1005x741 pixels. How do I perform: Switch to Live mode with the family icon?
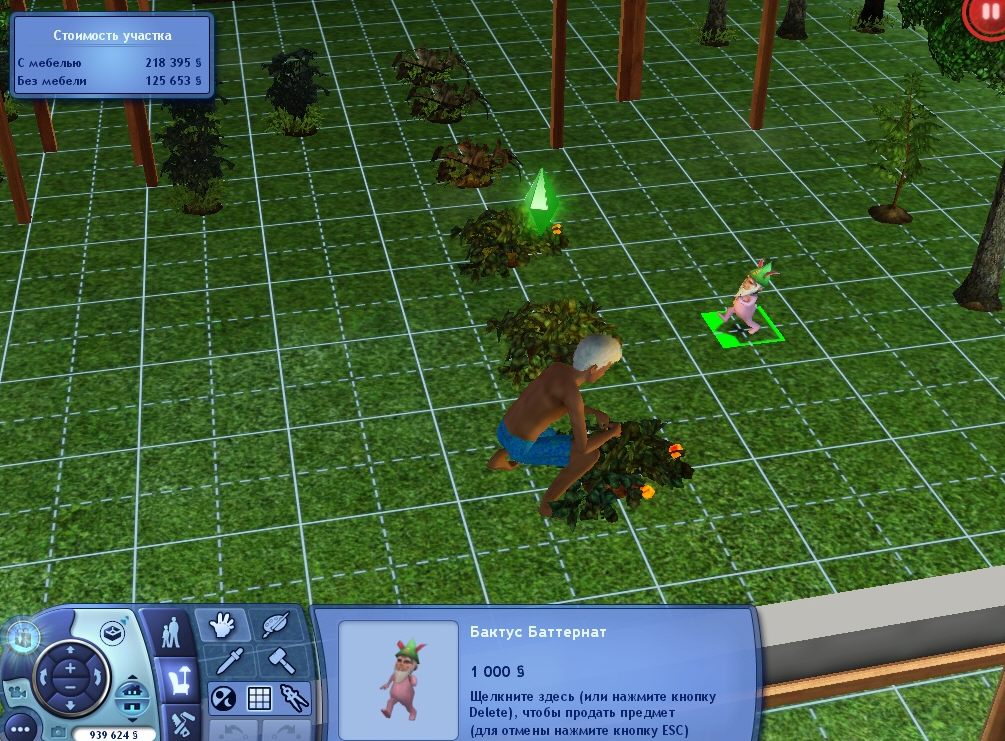pos(174,633)
